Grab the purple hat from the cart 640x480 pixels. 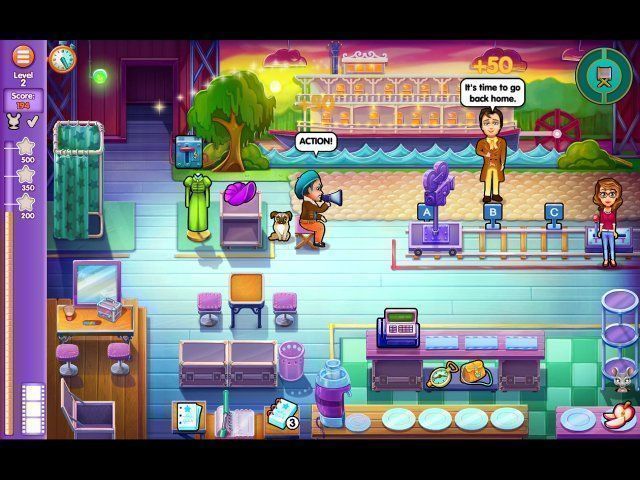[x=243, y=193]
